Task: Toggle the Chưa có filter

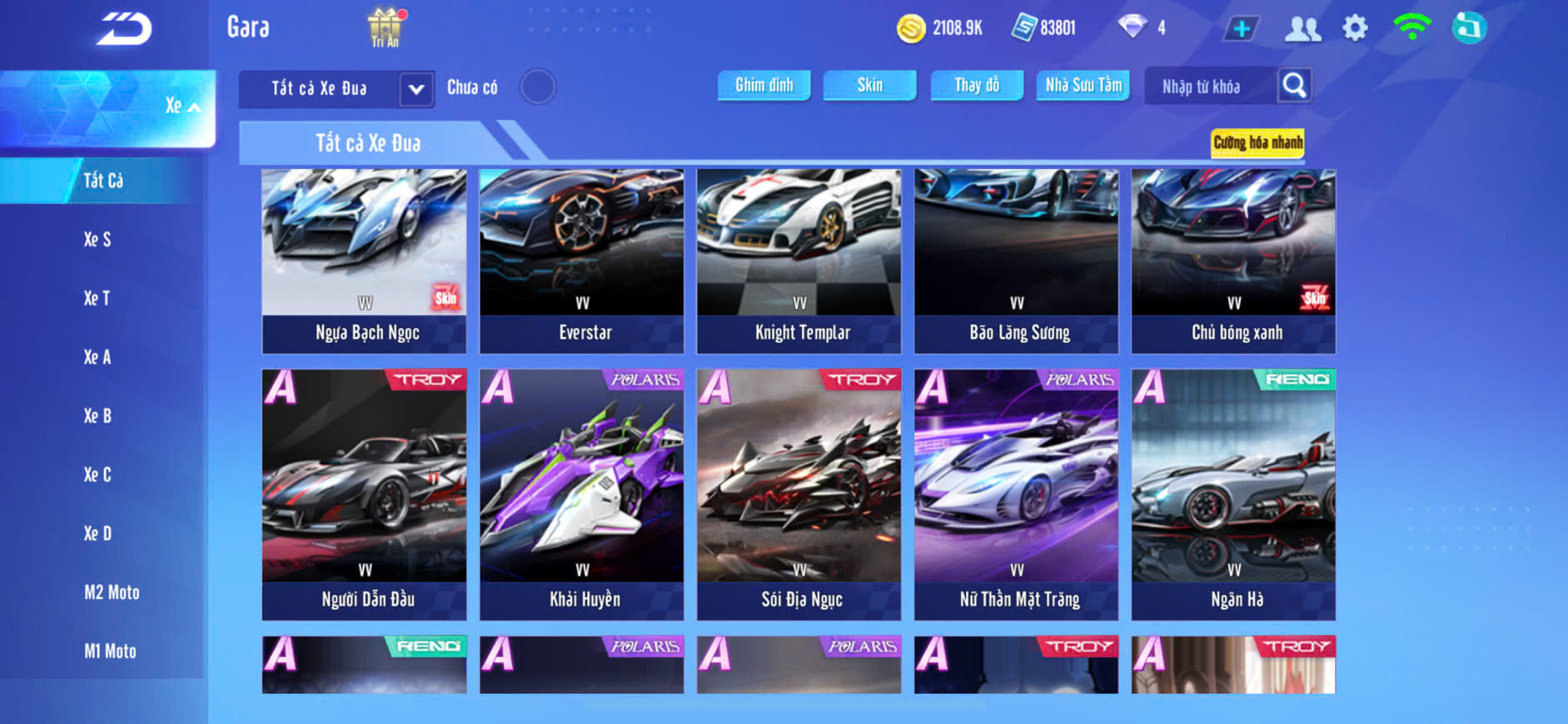Action: click(537, 87)
